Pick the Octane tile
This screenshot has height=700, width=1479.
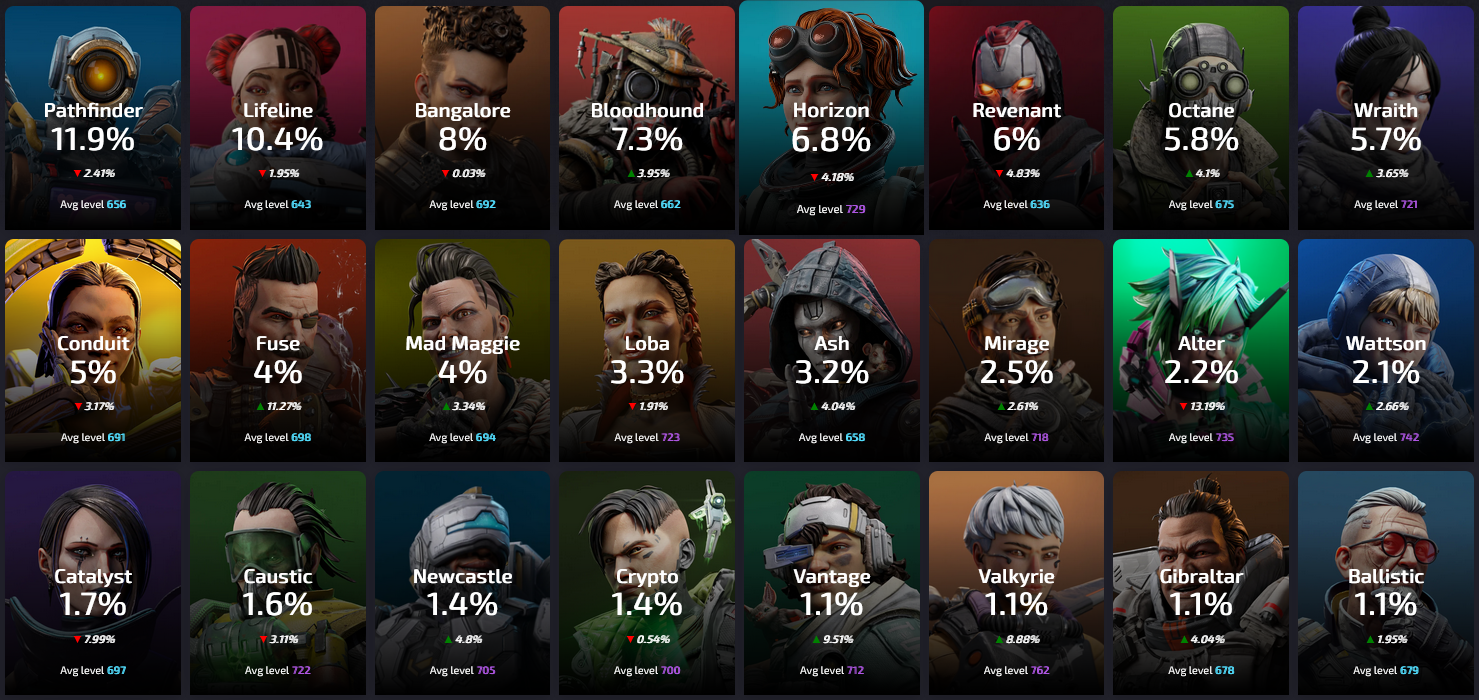[1201, 118]
